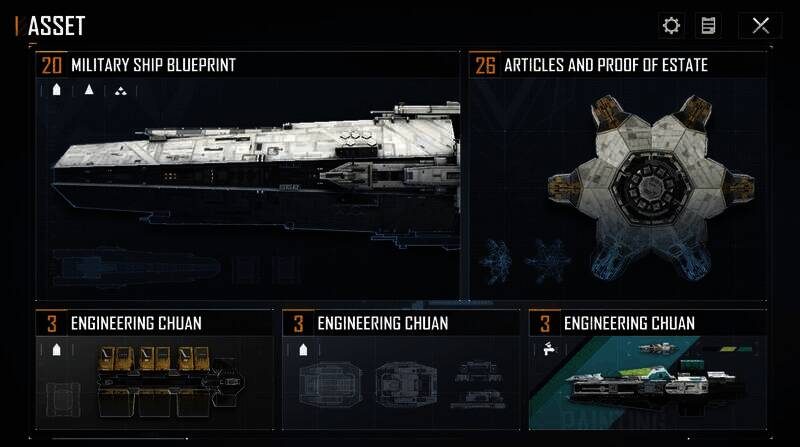This screenshot has width=800, height=447.
Task: Open the document list icon
Action: [x=708, y=26]
